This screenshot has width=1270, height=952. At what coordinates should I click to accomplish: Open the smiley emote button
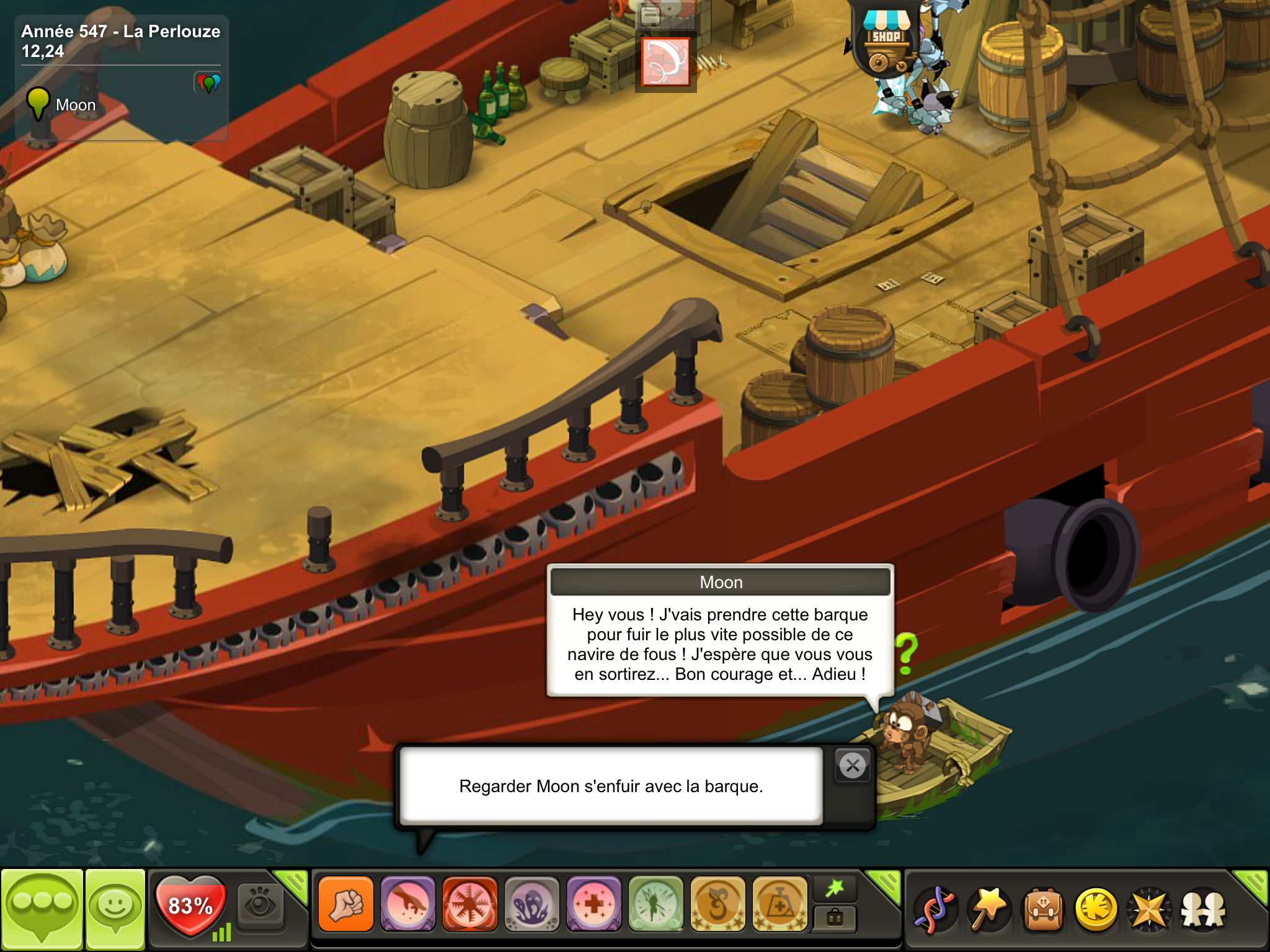tap(115, 909)
